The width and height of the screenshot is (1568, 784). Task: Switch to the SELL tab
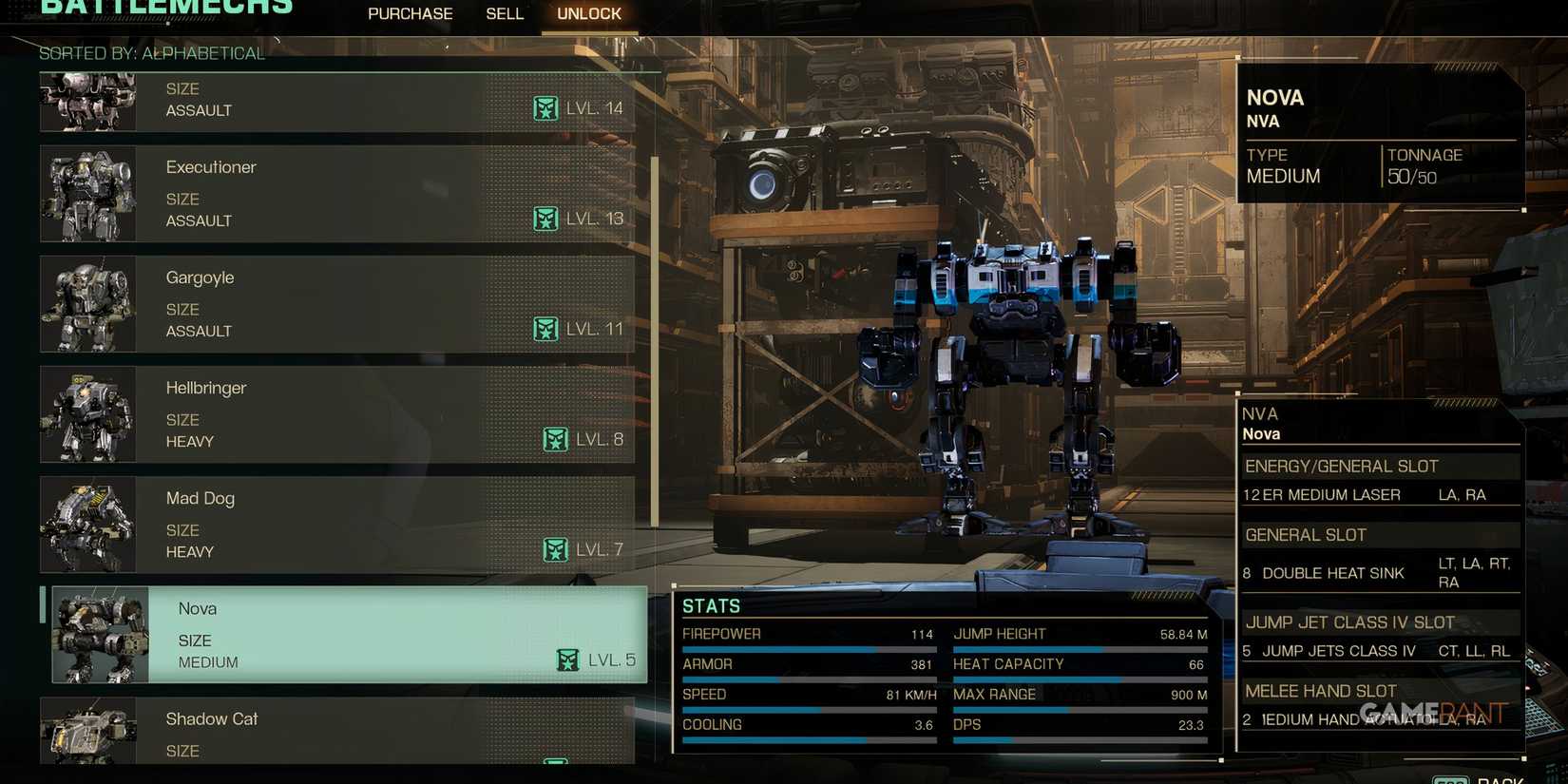(504, 13)
